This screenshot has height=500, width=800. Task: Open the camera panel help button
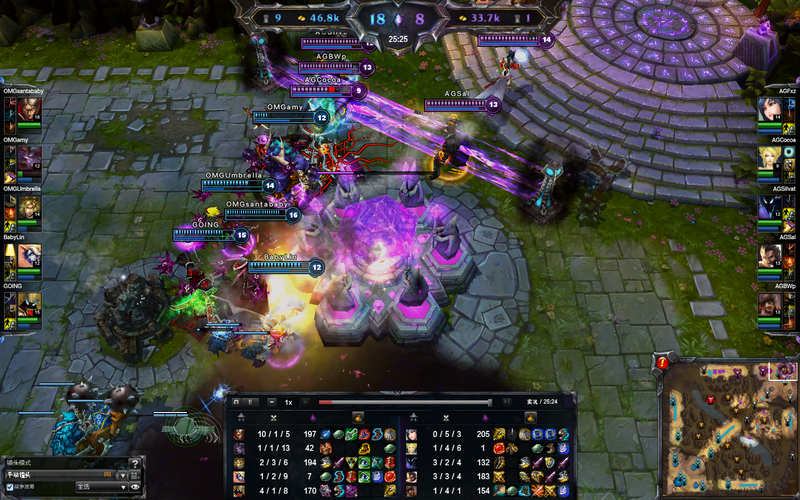point(136,462)
